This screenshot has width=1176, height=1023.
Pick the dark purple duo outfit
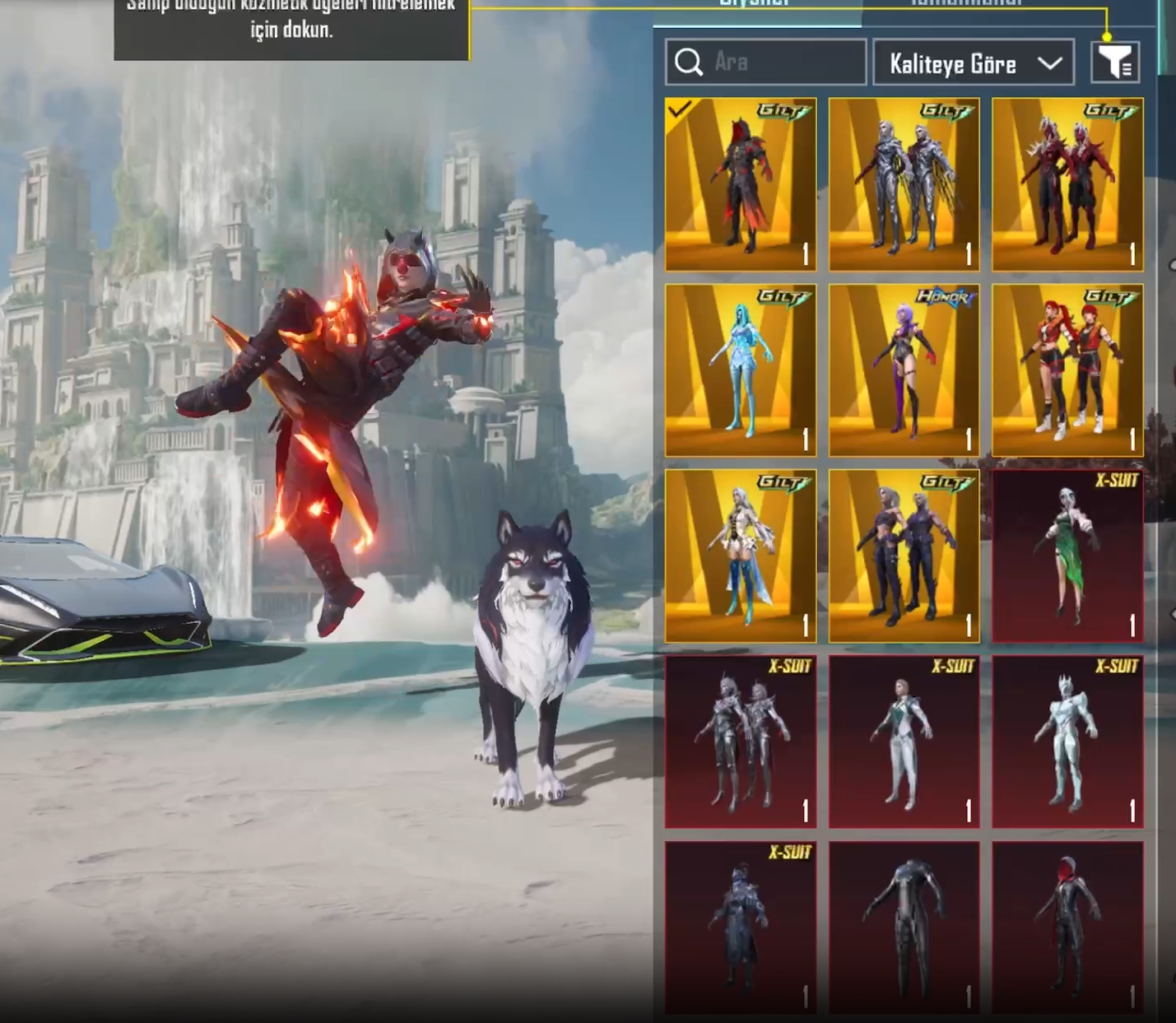click(904, 556)
